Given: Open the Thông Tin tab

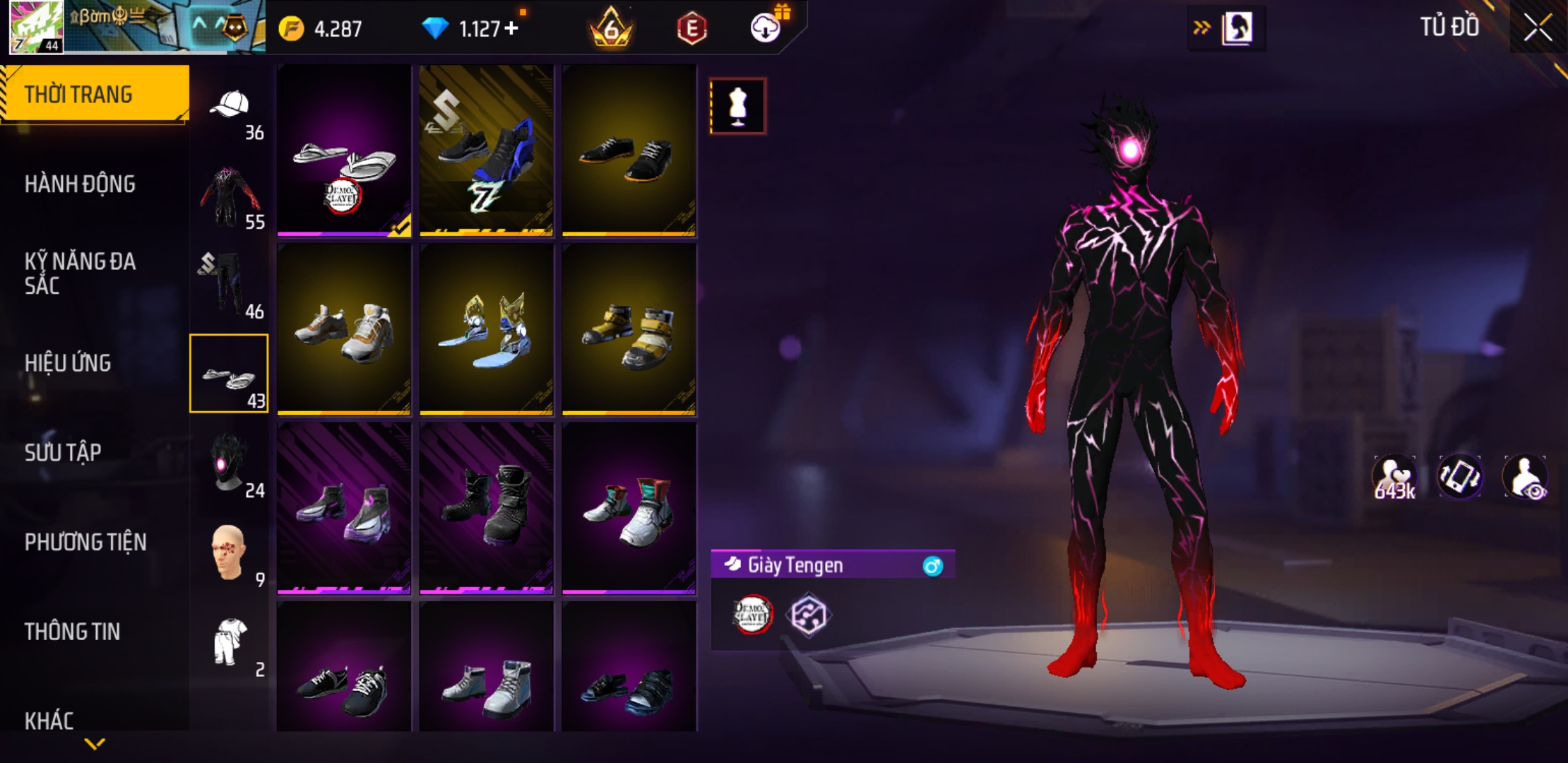Looking at the screenshot, I should click(x=72, y=632).
